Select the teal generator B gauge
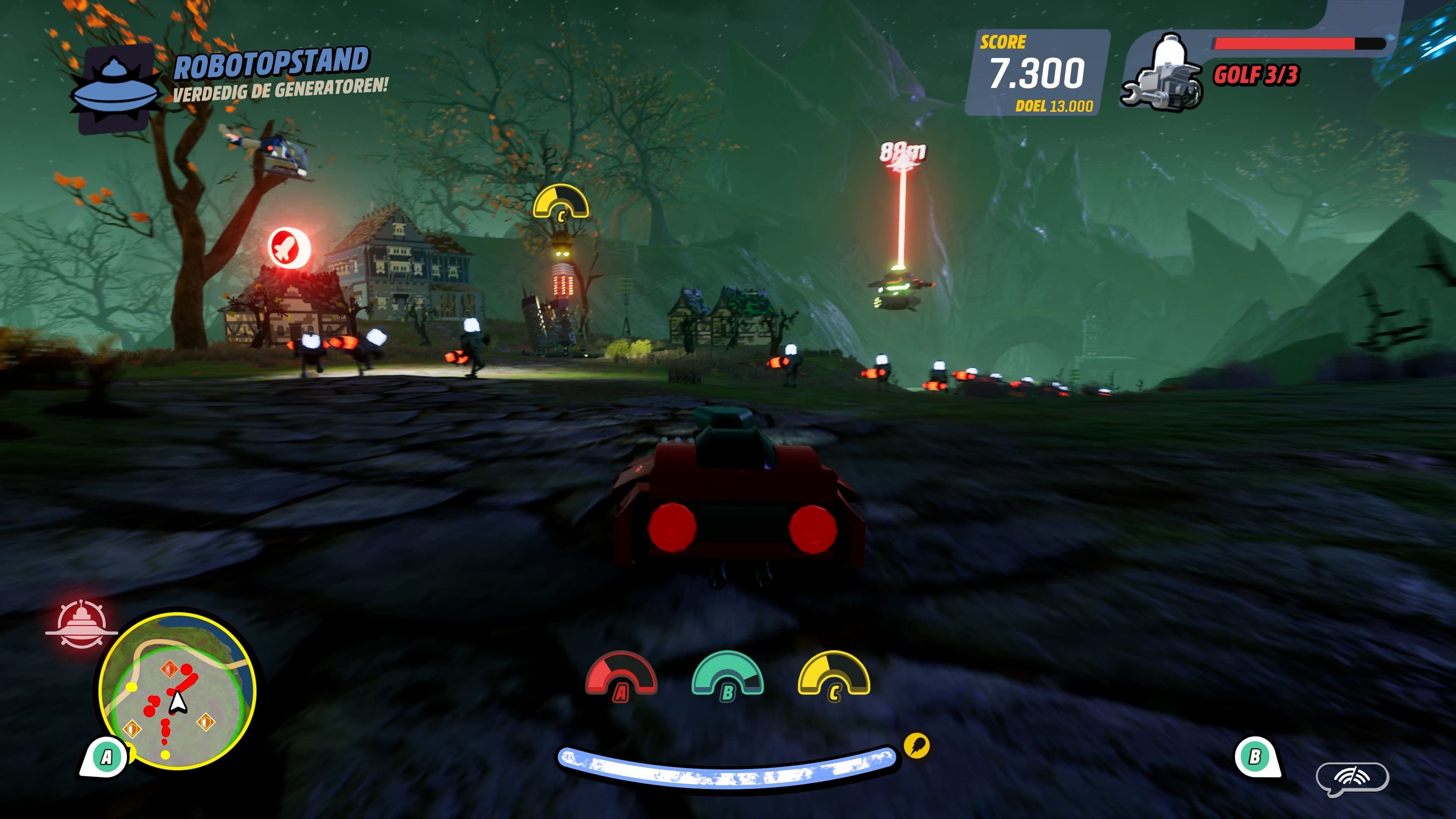Image resolution: width=1456 pixels, height=819 pixels. tap(728, 675)
